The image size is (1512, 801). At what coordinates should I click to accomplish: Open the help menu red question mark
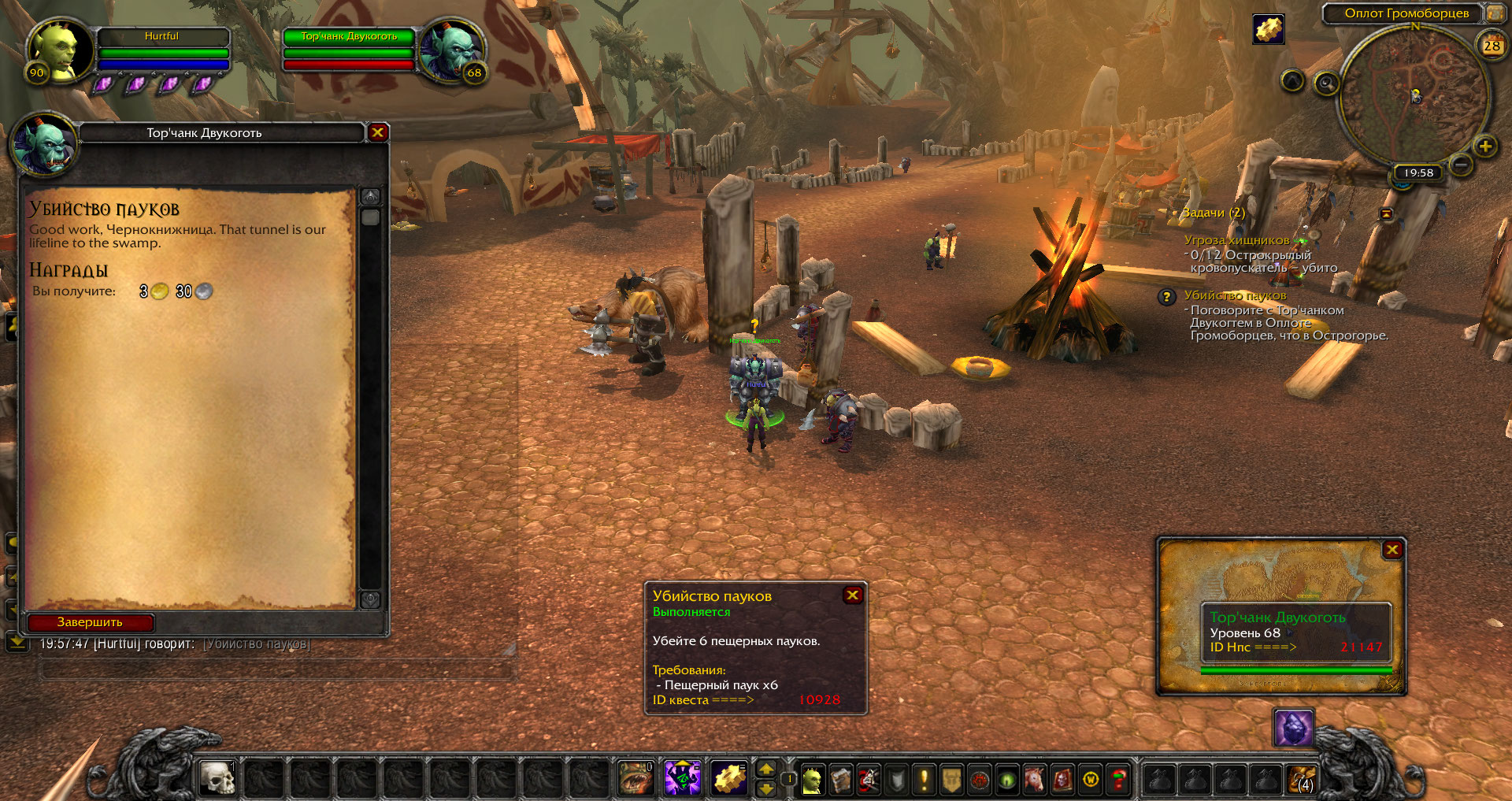point(1118,780)
